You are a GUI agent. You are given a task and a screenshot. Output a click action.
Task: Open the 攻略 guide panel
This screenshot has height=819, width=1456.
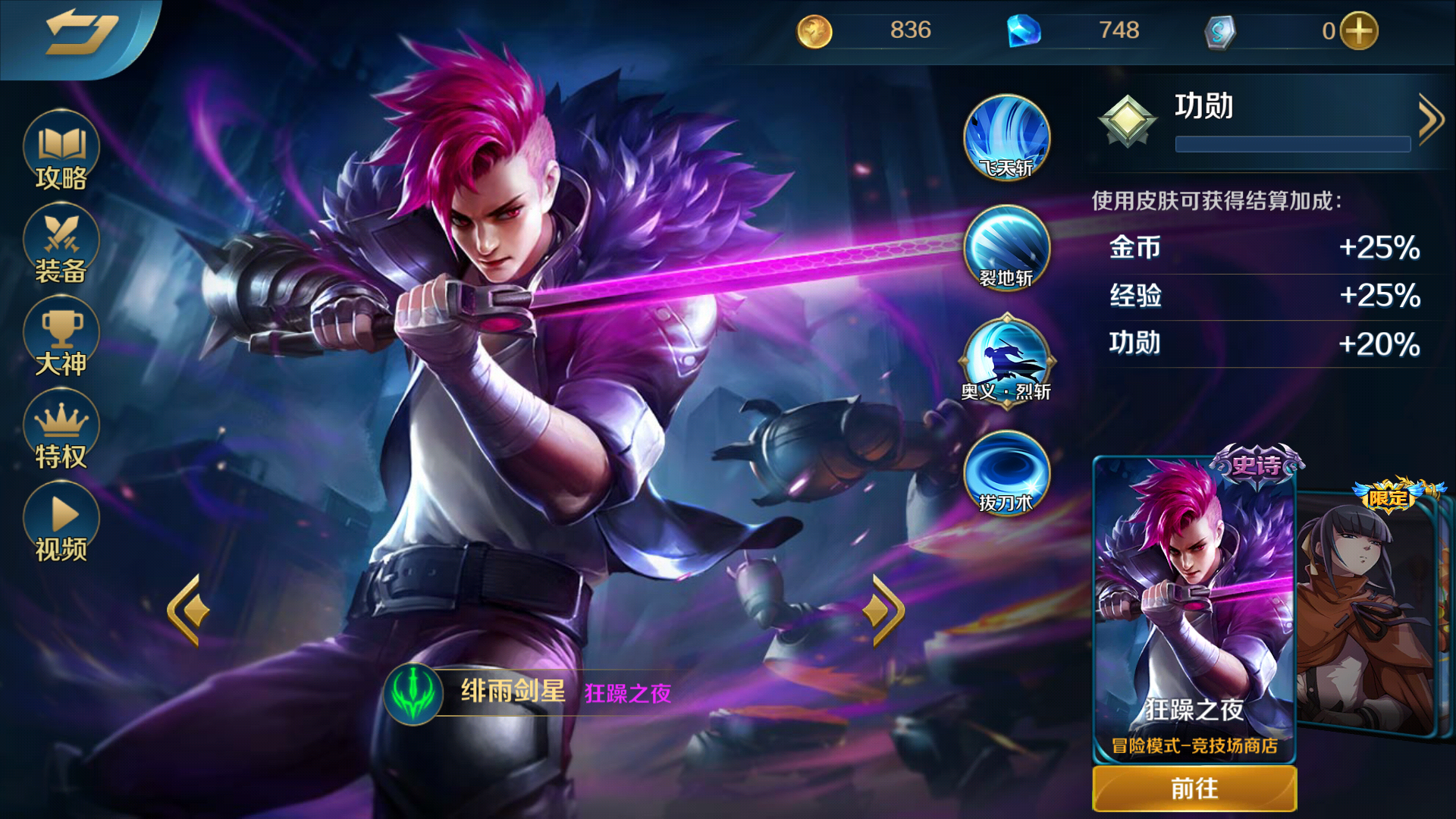(x=61, y=152)
